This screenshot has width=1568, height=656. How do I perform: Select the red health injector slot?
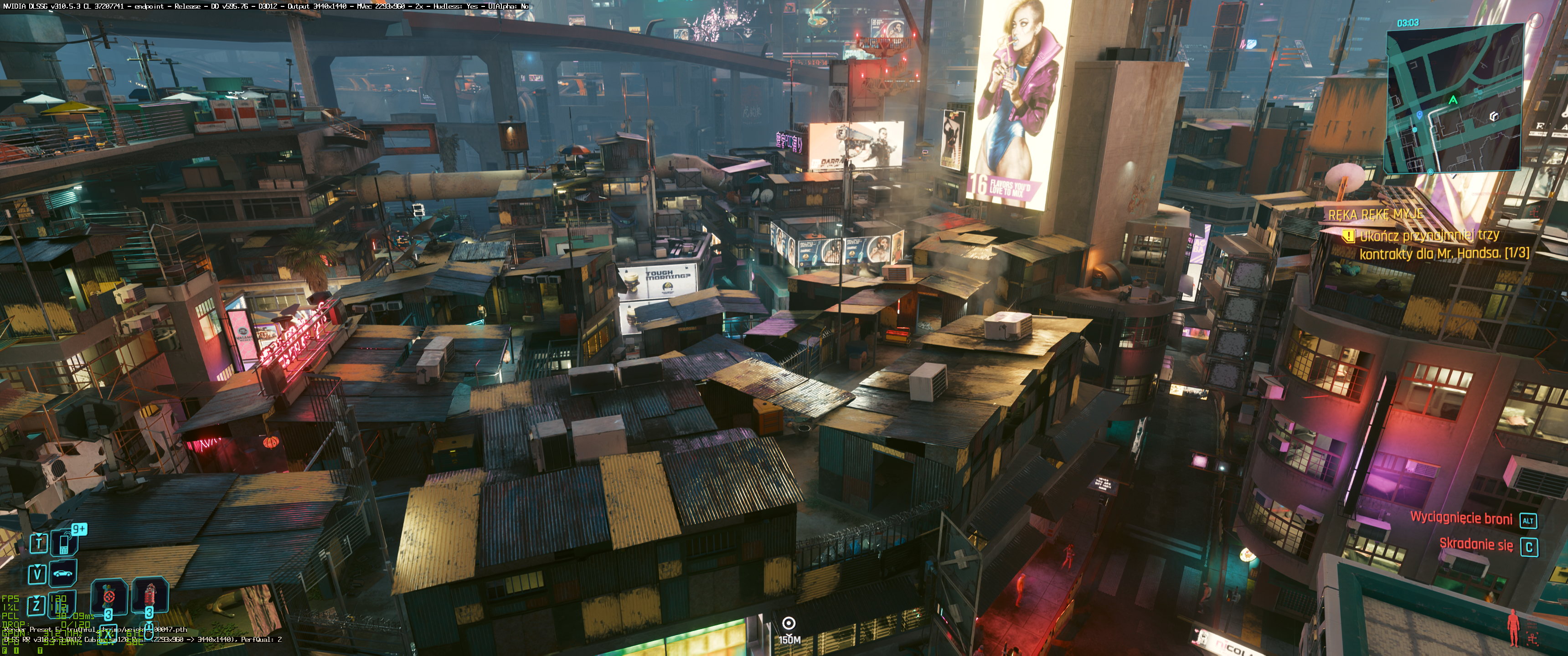click(x=150, y=595)
